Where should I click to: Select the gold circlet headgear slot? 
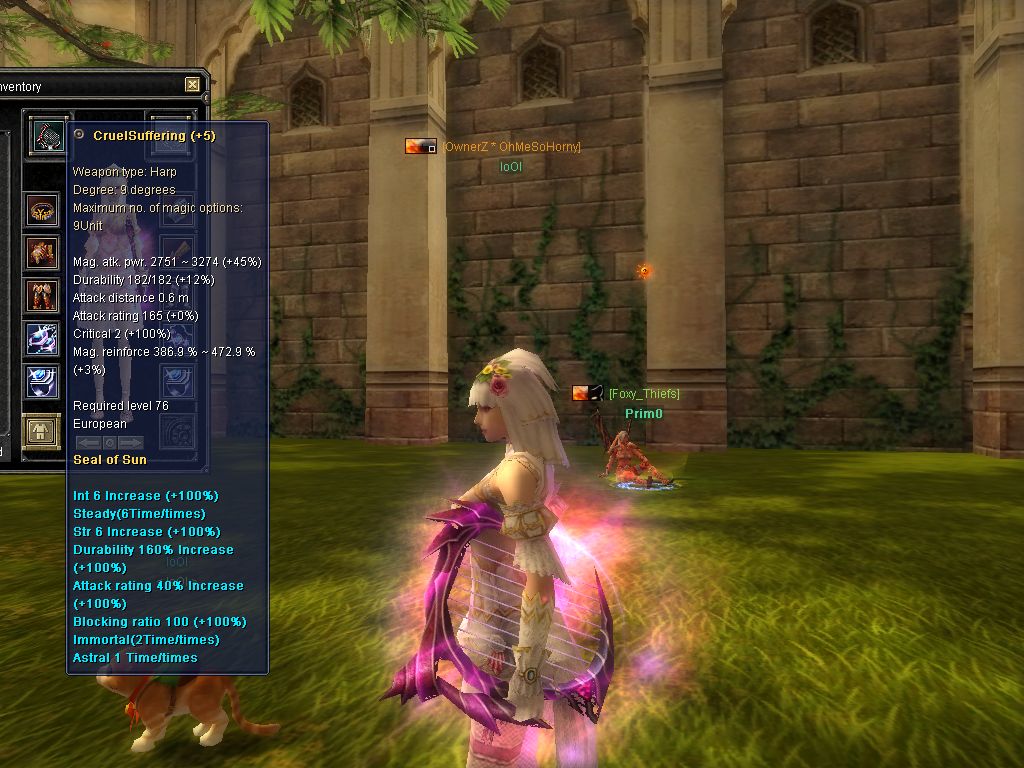(x=42, y=211)
